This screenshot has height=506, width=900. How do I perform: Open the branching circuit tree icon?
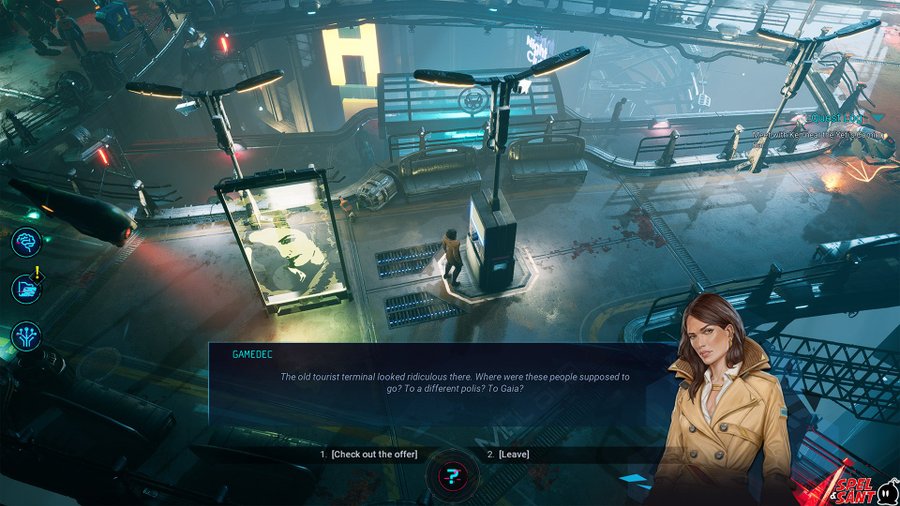click(x=25, y=336)
